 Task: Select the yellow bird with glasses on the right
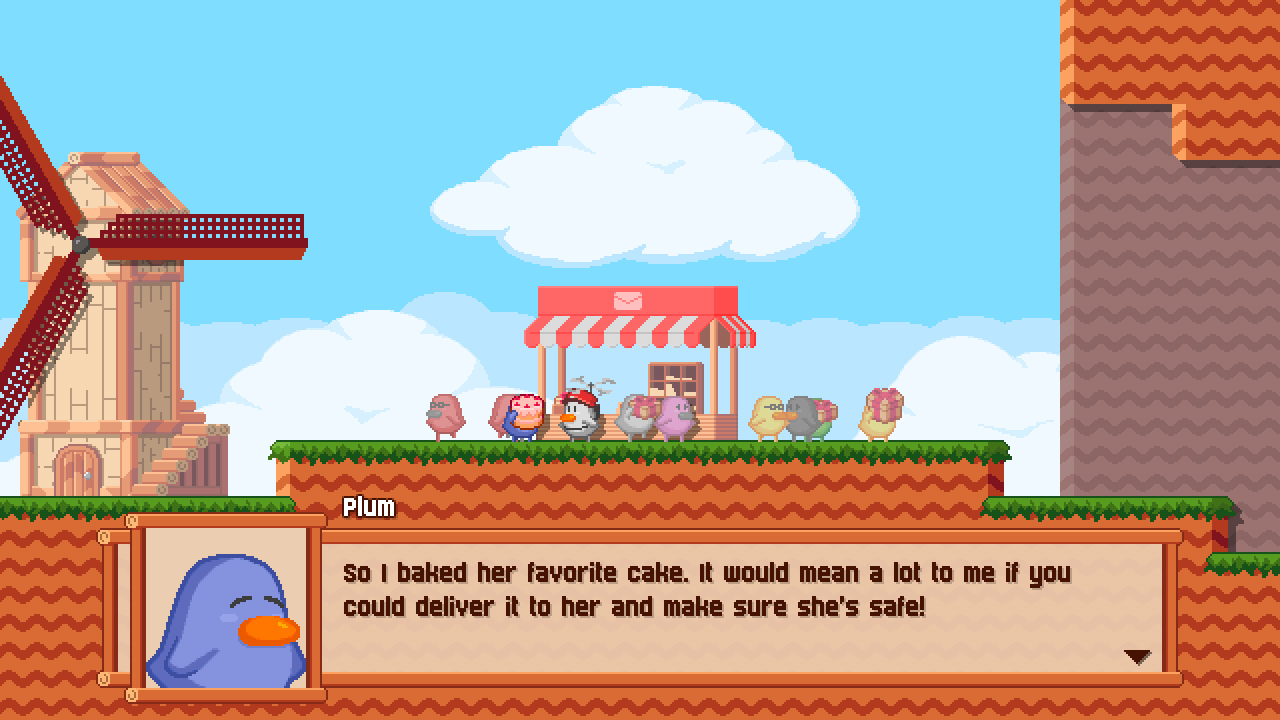pos(765,415)
